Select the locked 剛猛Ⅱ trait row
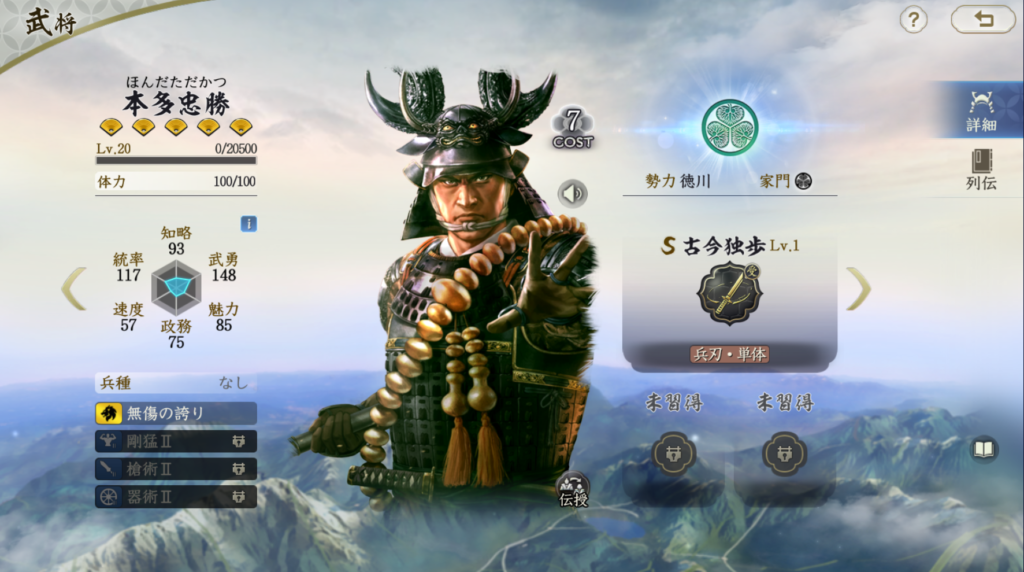Image resolution: width=1024 pixels, height=572 pixels. [176, 441]
